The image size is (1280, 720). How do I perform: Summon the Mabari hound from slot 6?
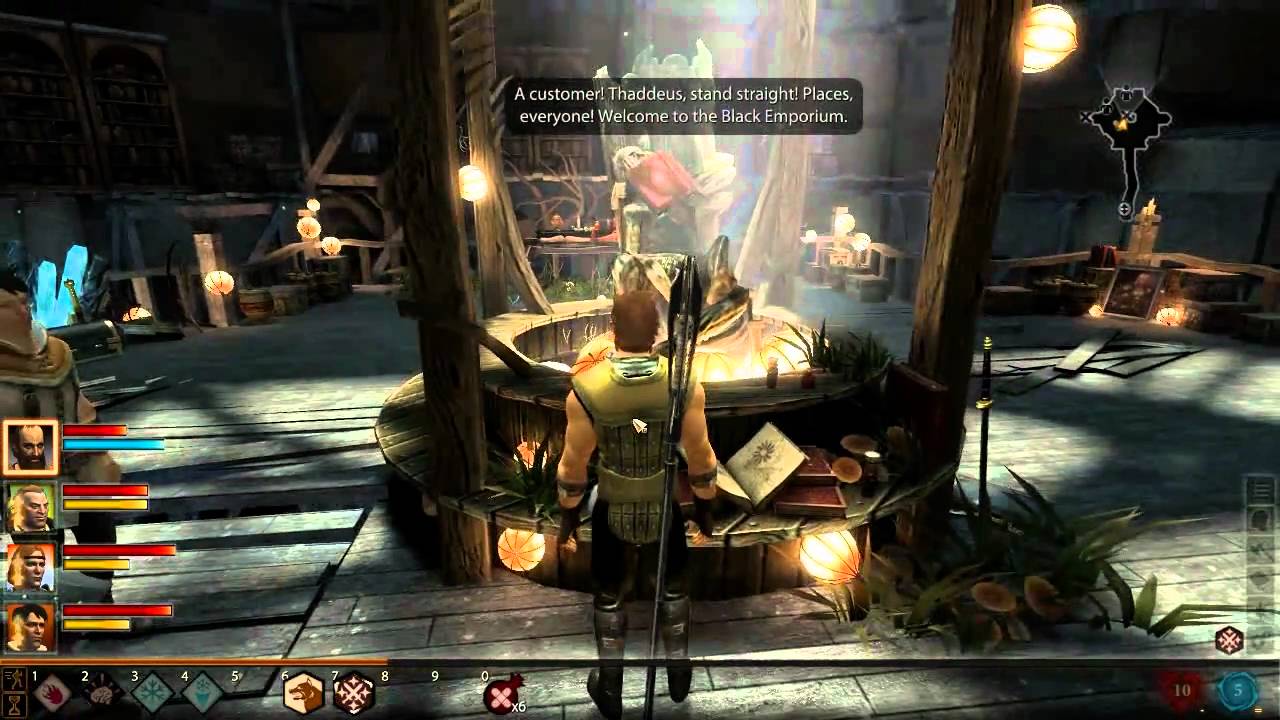point(305,691)
